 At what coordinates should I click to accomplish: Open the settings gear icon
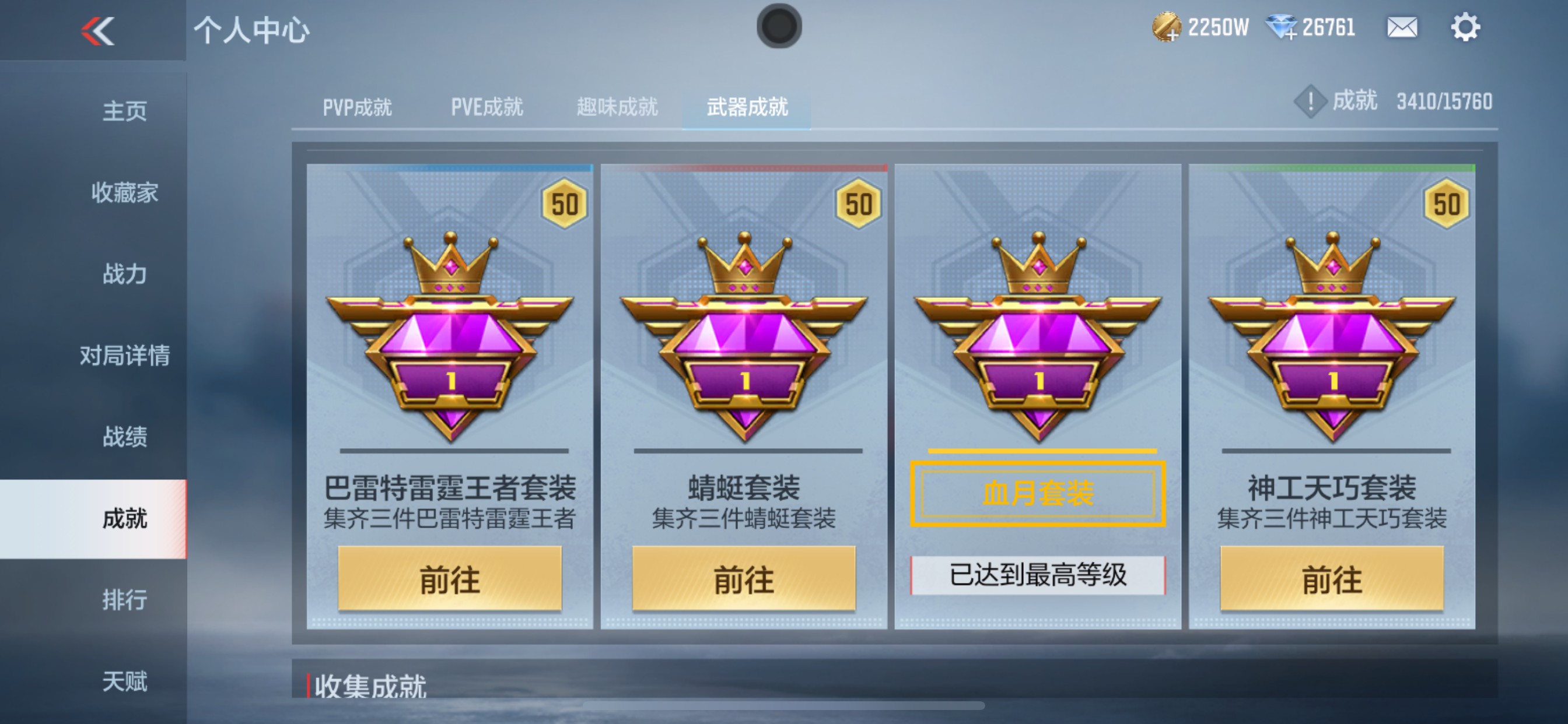1467,27
